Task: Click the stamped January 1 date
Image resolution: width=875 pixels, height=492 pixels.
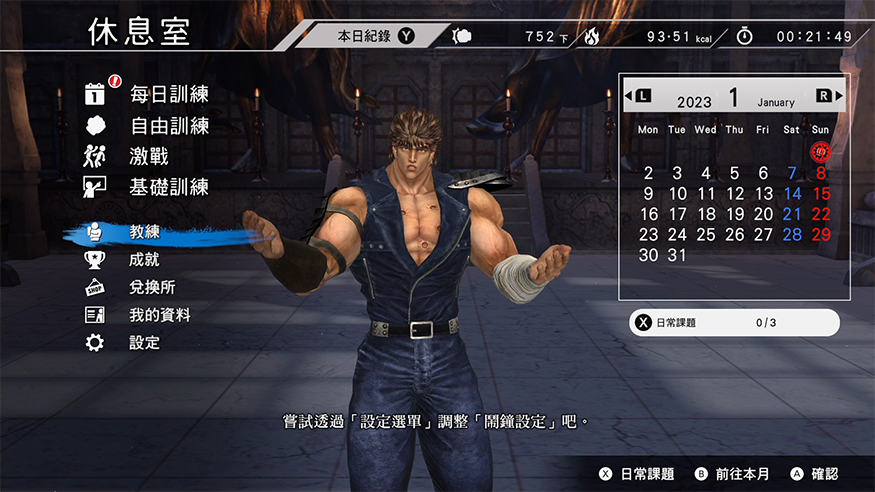Action: tap(821, 152)
